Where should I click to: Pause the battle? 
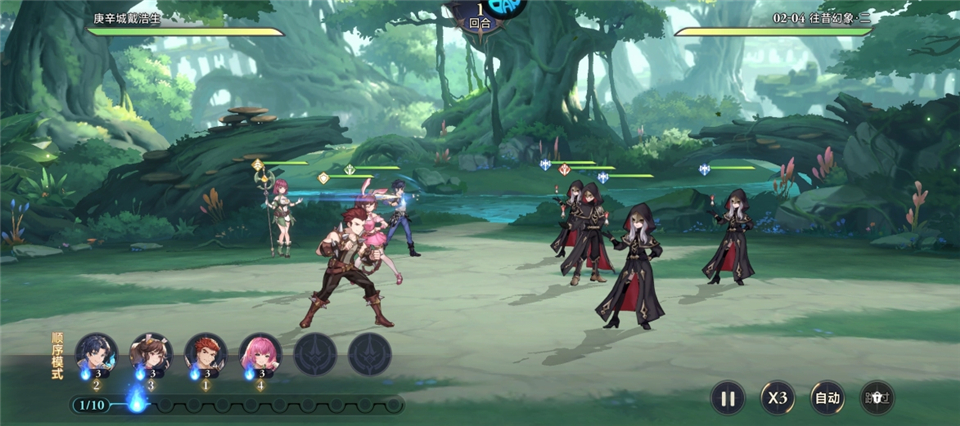(x=728, y=397)
